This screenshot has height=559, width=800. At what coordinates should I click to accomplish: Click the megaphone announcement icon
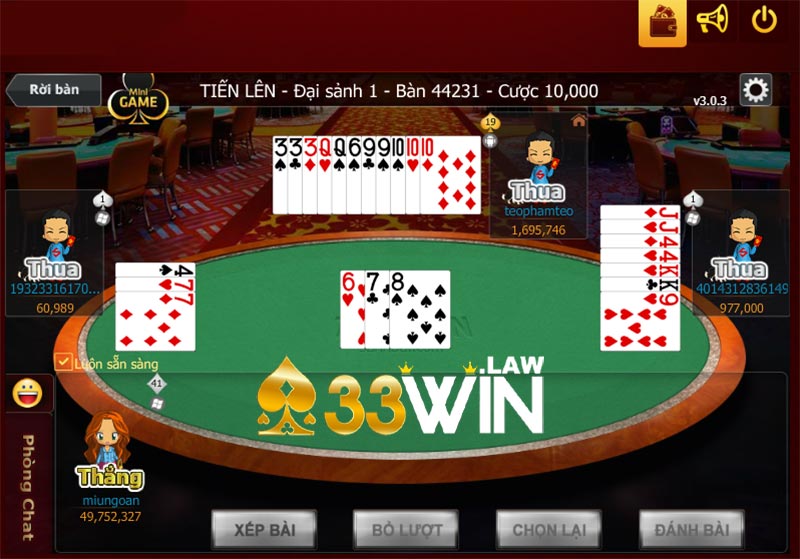click(712, 21)
